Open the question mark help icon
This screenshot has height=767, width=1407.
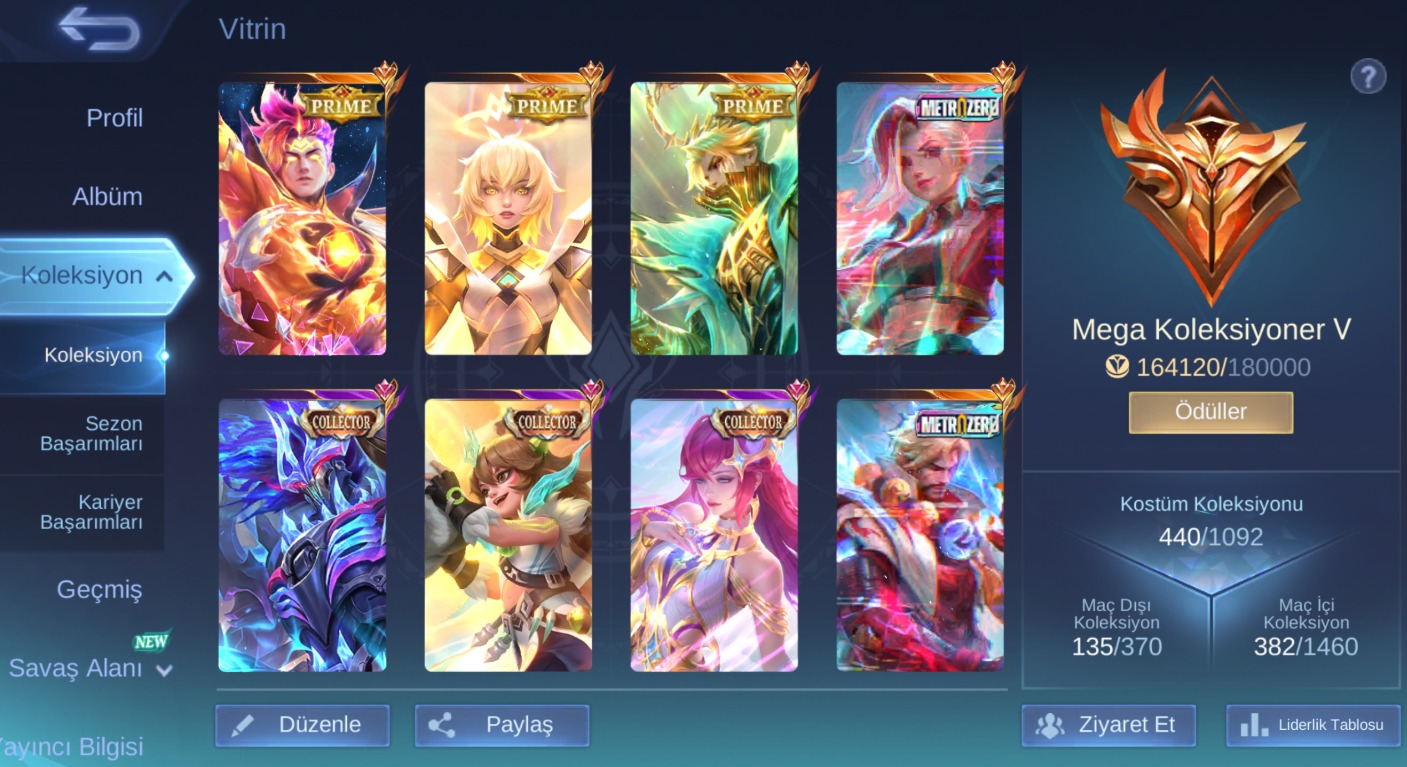(x=1367, y=76)
